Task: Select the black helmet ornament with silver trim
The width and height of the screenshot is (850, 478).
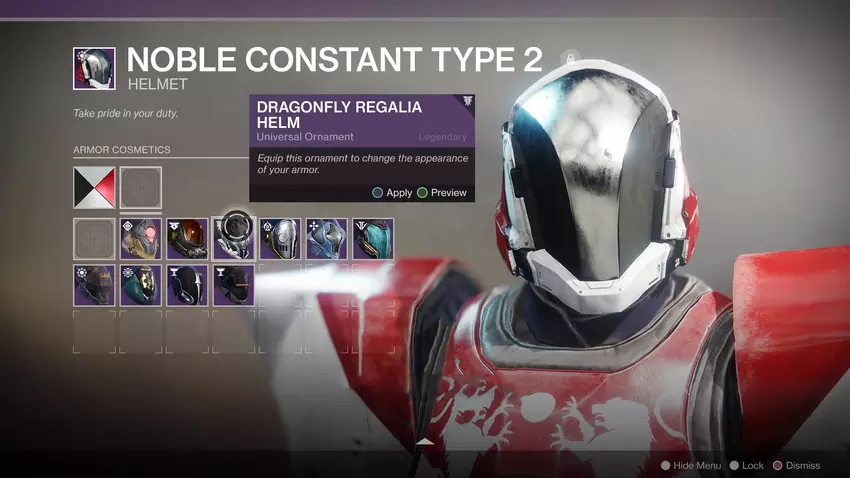Action: tap(187, 285)
